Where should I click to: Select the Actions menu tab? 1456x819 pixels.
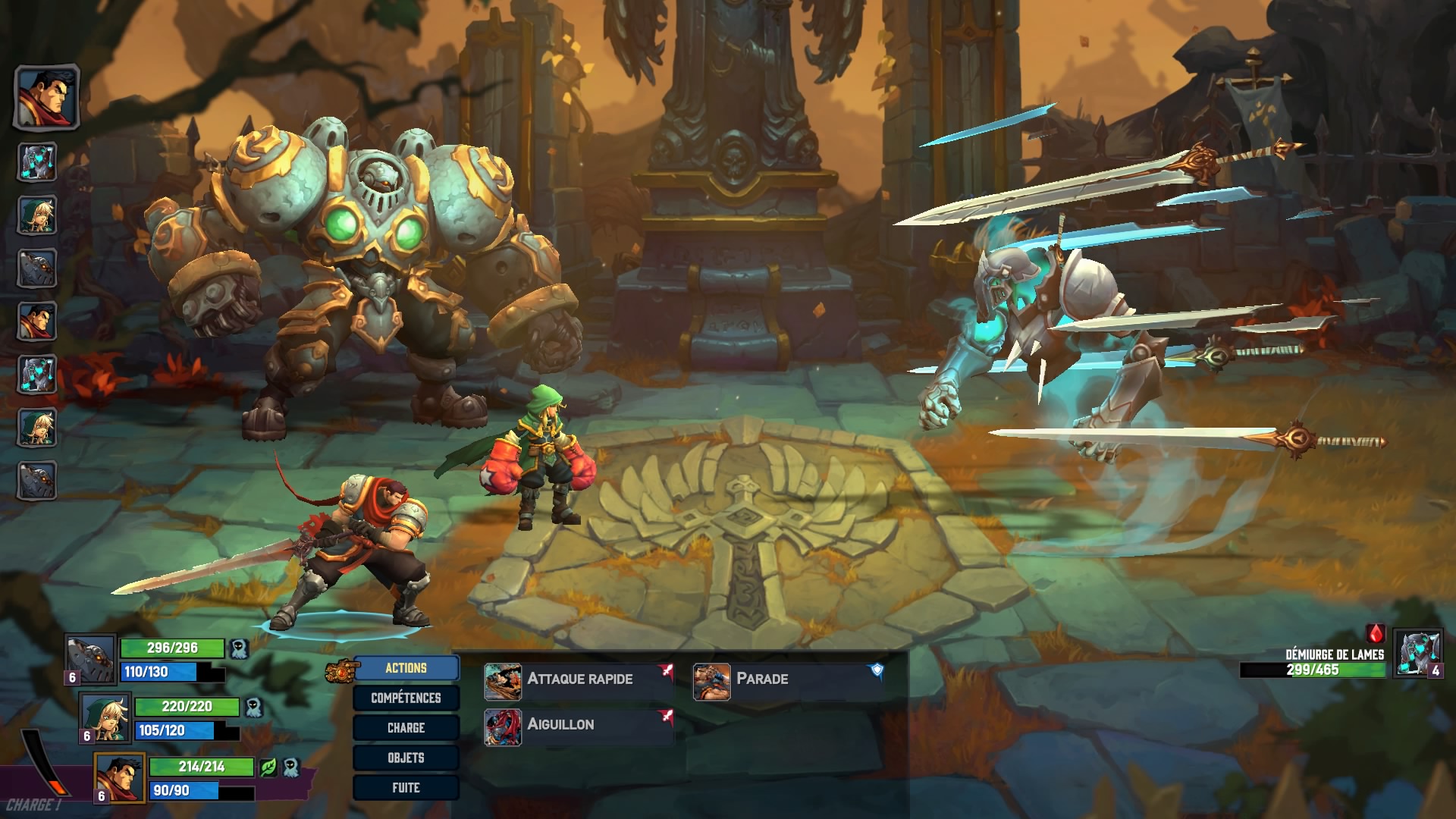406,668
